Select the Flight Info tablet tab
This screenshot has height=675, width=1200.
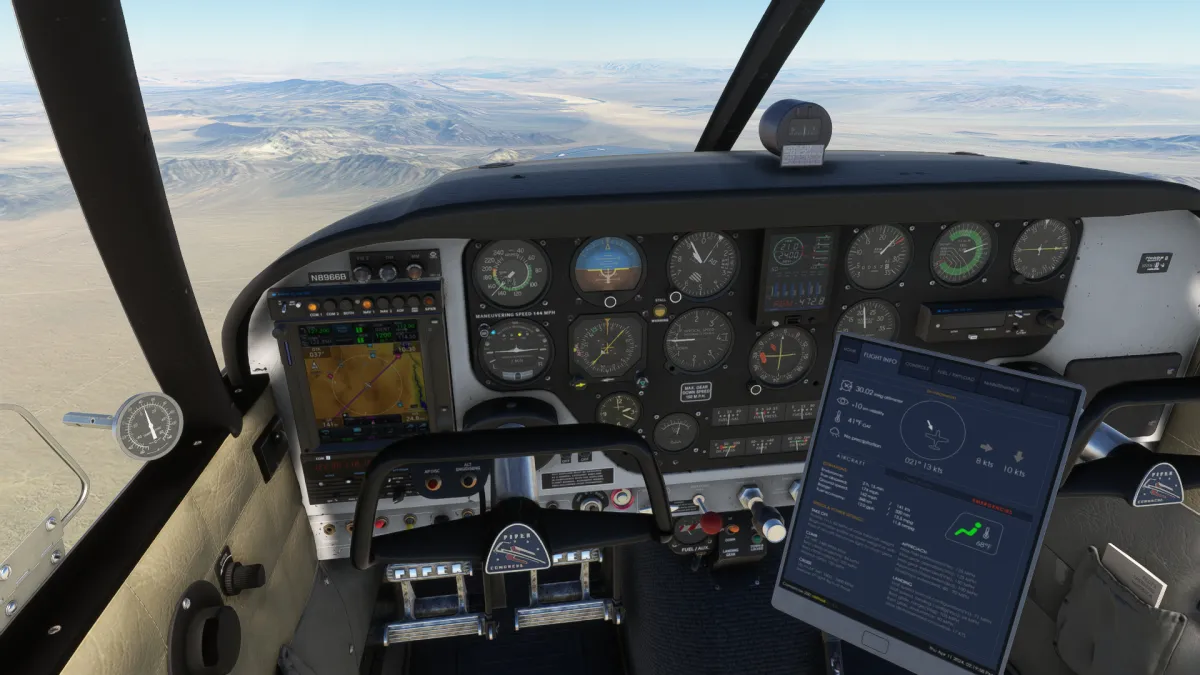[x=881, y=358]
